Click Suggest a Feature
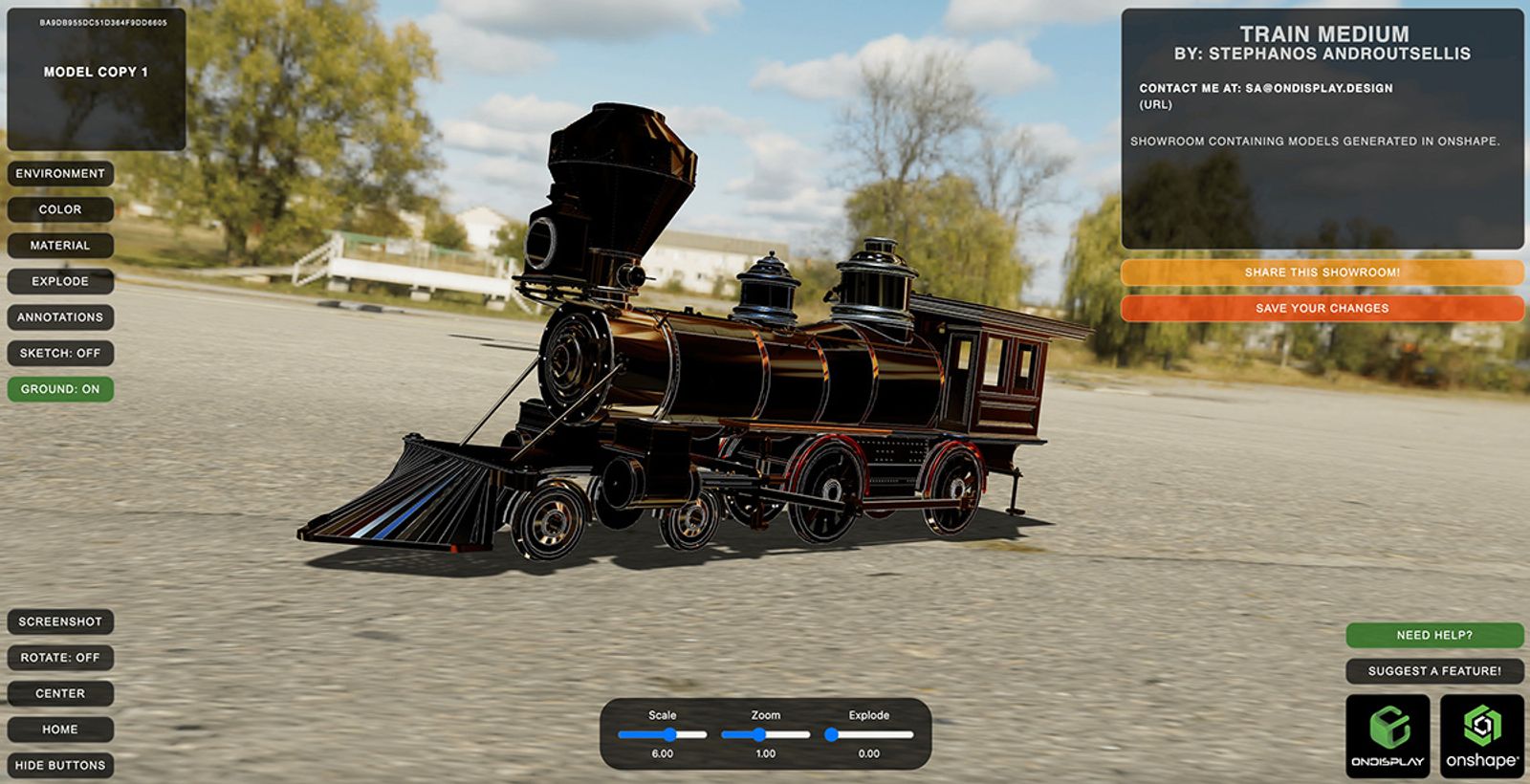 click(x=1434, y=670)
